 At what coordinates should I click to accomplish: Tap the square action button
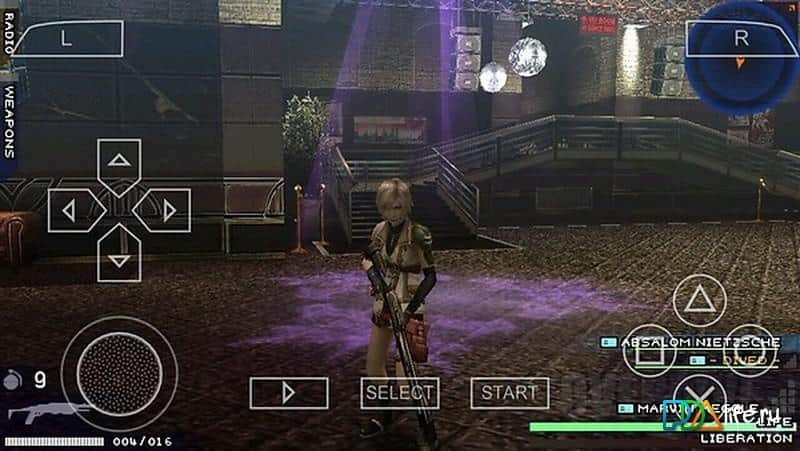[x=648, y=350]
